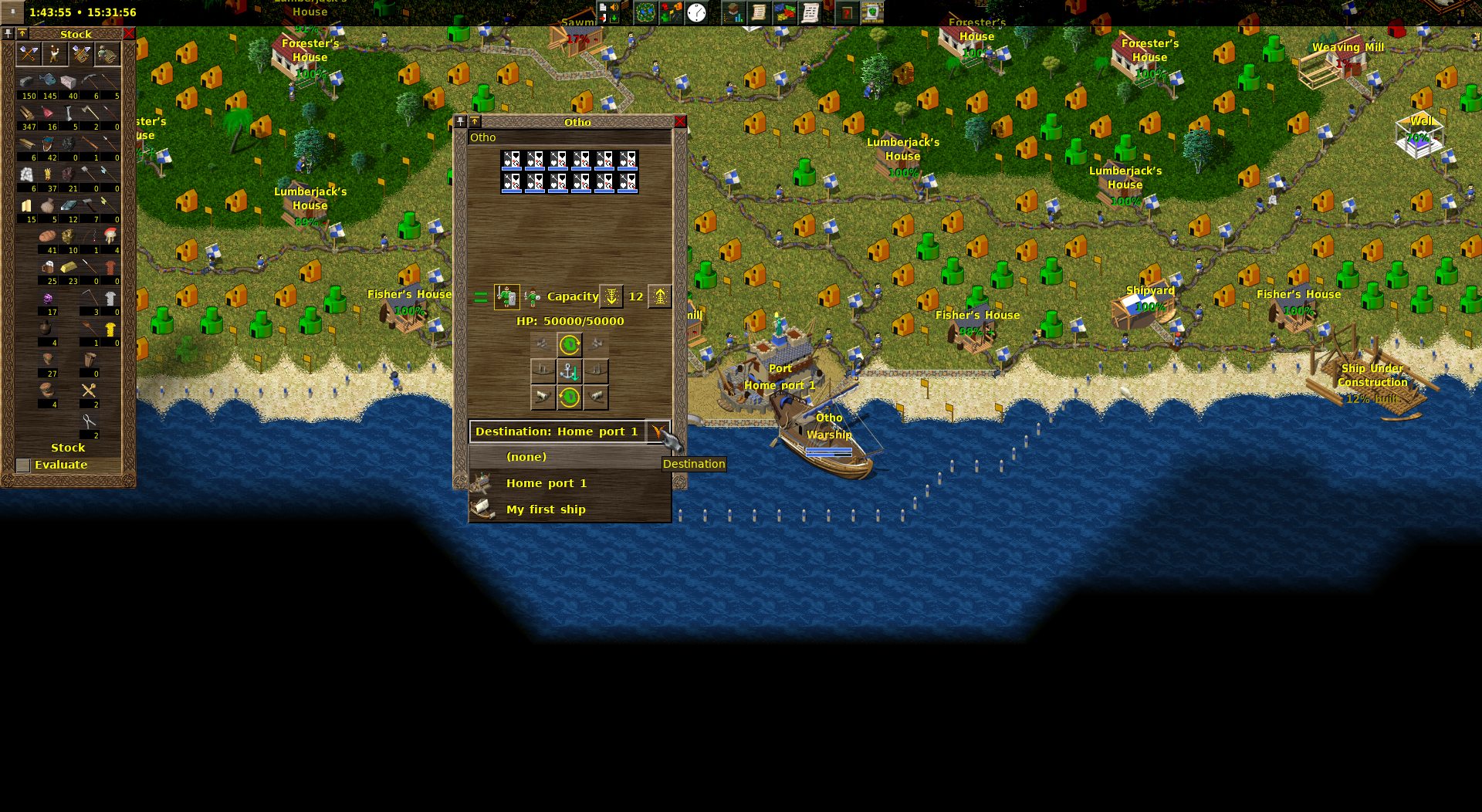Image resolution: width=1482 pixels, height=812 pixels.
Task: Switch to the Stock workers tab
Action: point(54,53)
